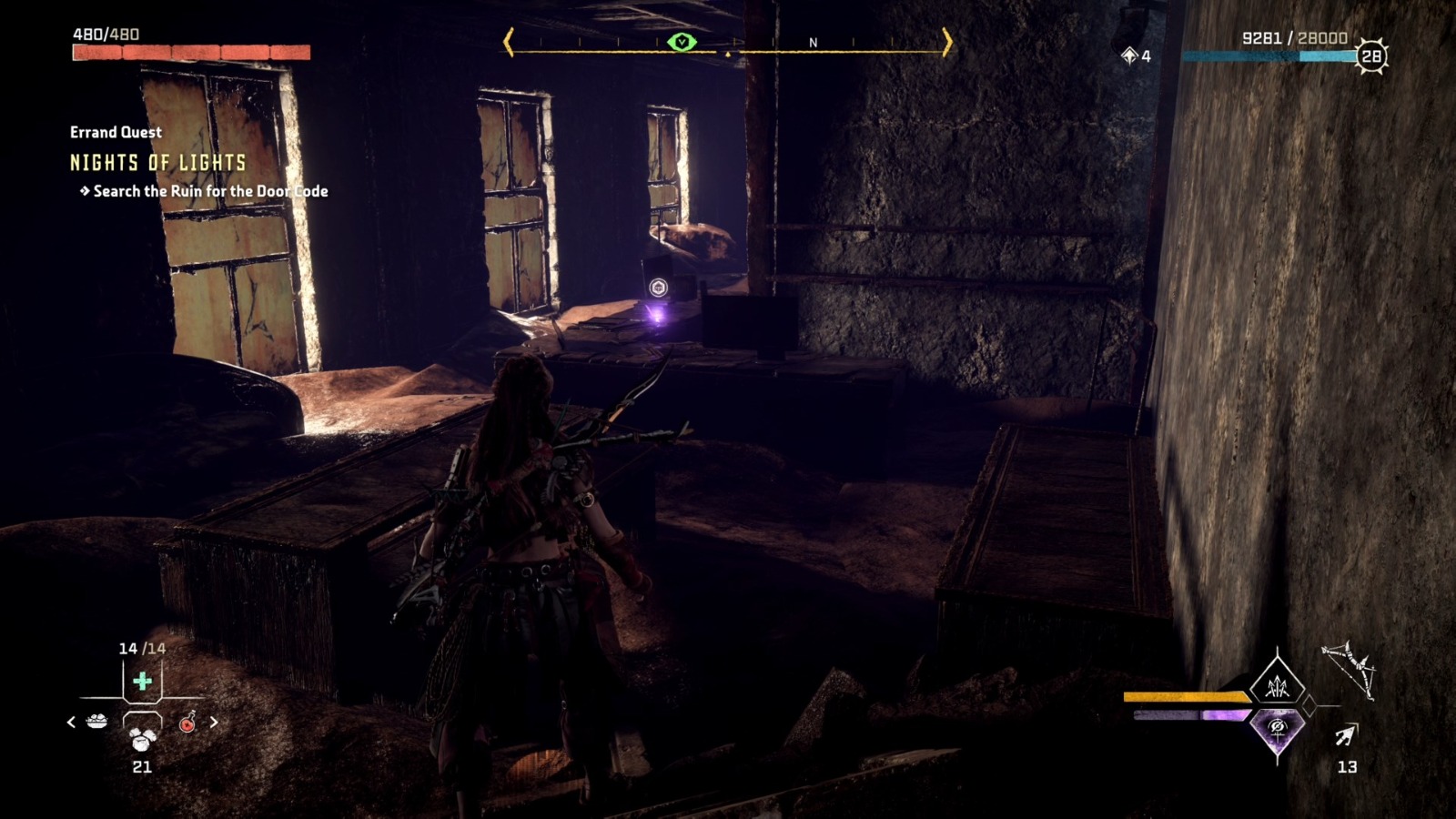This screenshot has height=819, width=1456.
Task: Select the food bowl consumable icon
Action: click(96, 721)
